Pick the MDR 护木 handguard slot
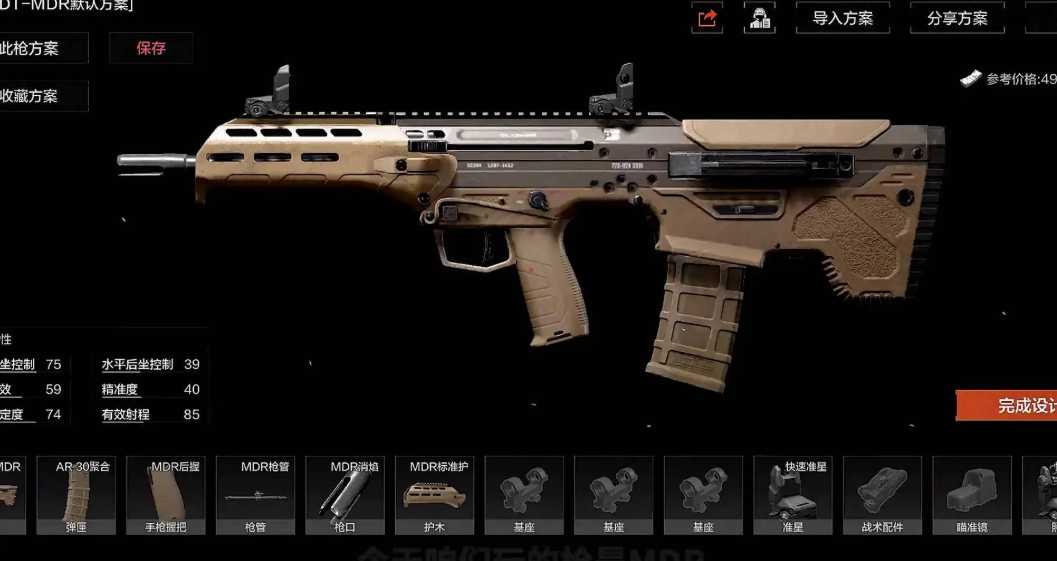1057x561 pixels. (434, 495)
